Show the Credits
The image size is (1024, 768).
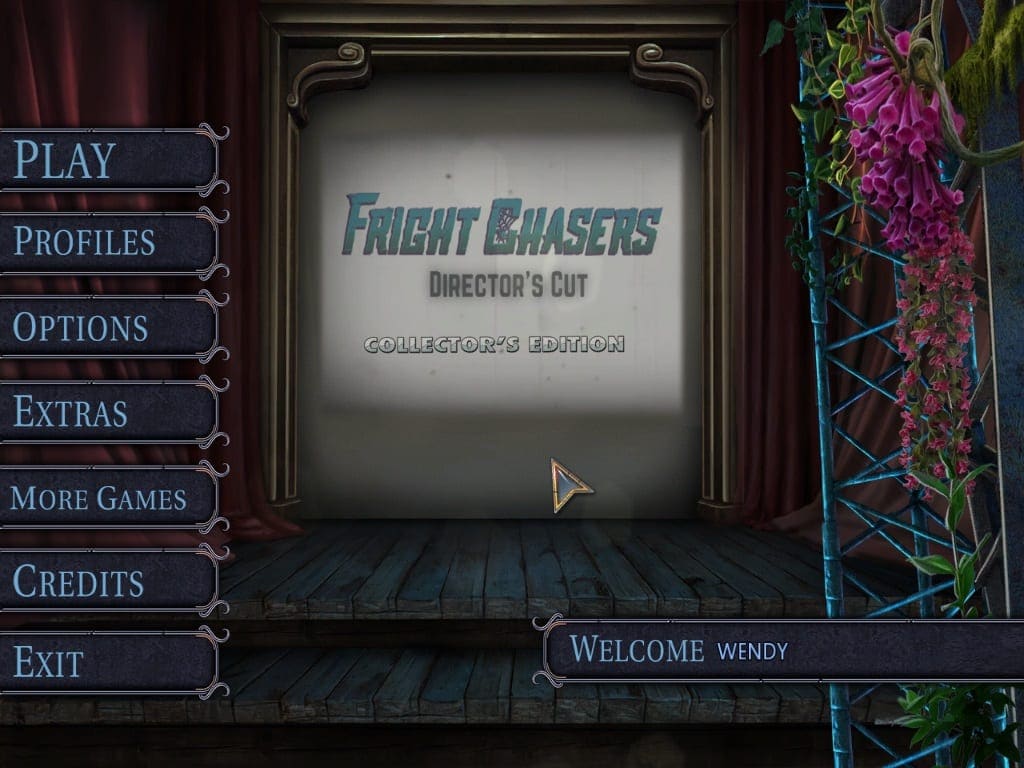(x=108, y=581)
